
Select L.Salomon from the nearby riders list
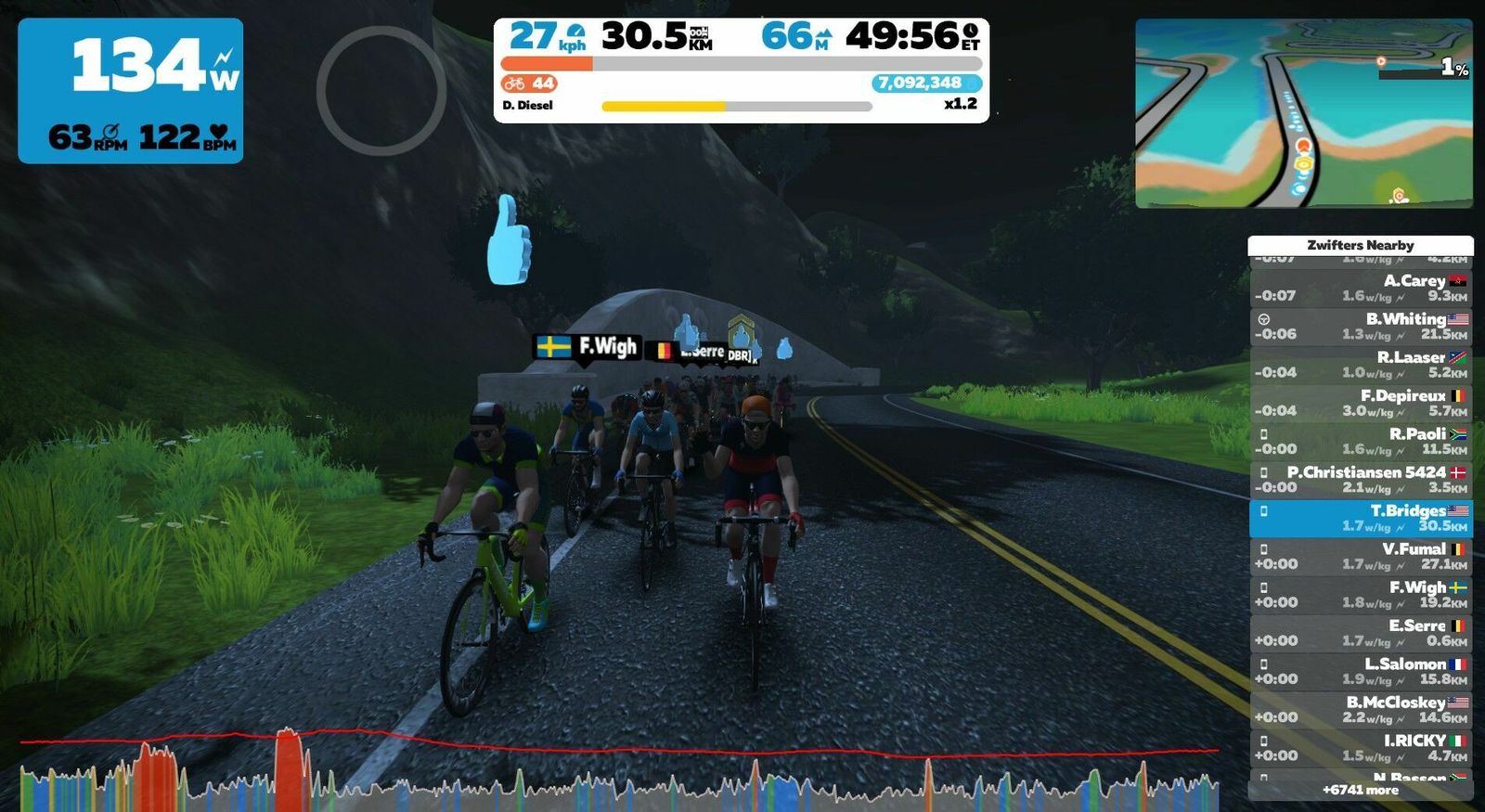[1360, 671]
